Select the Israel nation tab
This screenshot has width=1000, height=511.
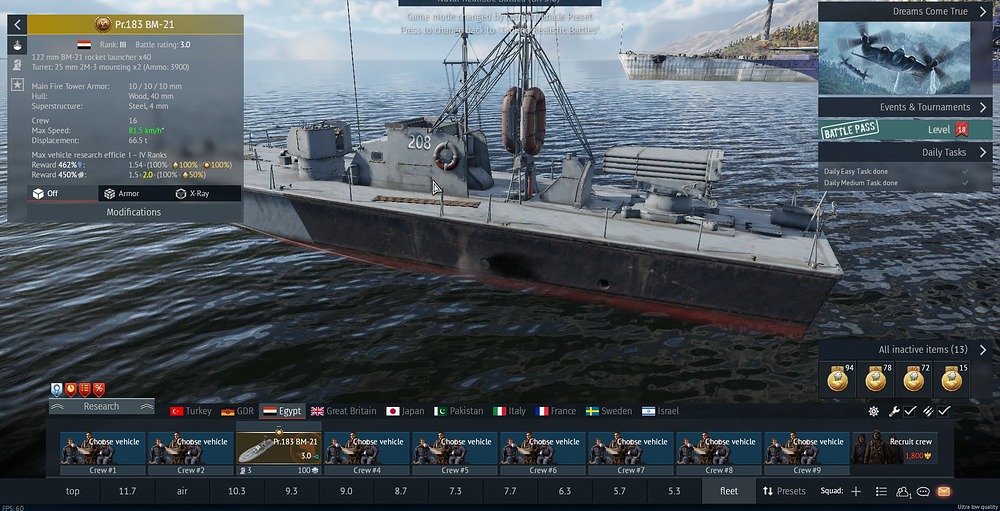pos(660,411)
